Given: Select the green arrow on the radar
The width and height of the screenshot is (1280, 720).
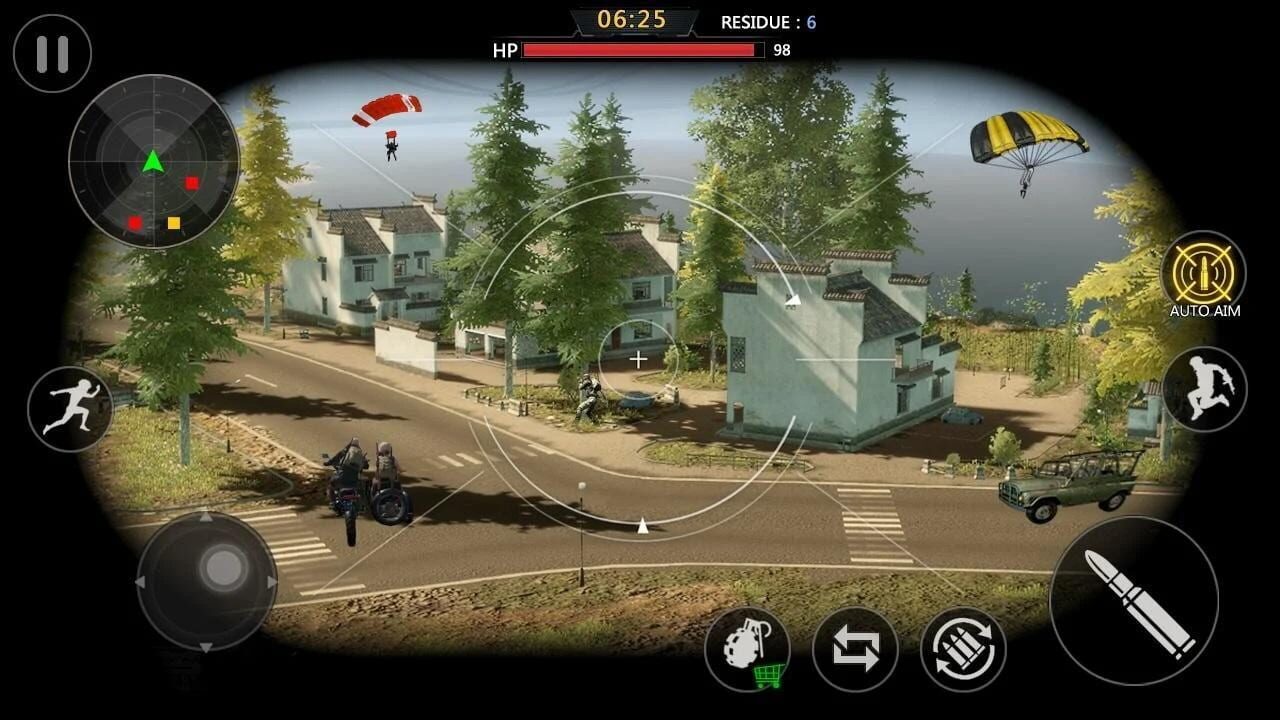Looking at the screenshot, I should pos(150,162).
